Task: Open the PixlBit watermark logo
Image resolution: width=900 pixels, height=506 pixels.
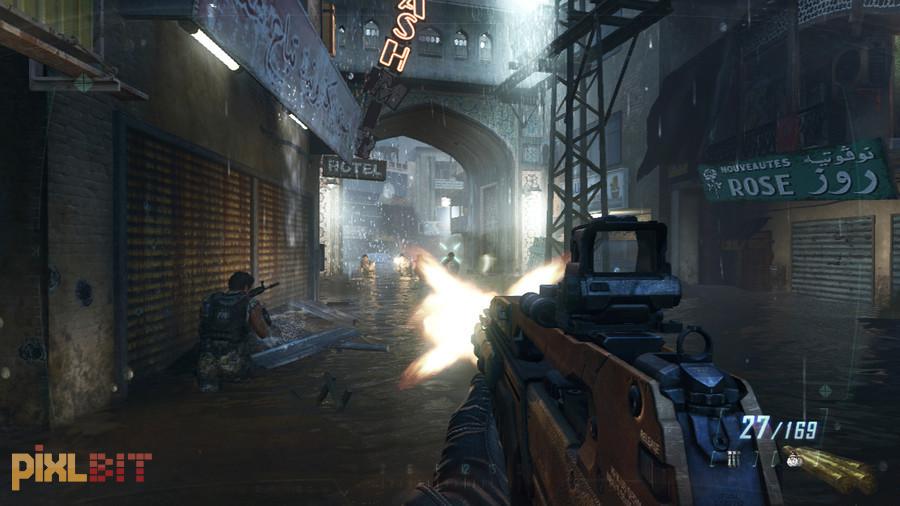Action: coord(81,467)
